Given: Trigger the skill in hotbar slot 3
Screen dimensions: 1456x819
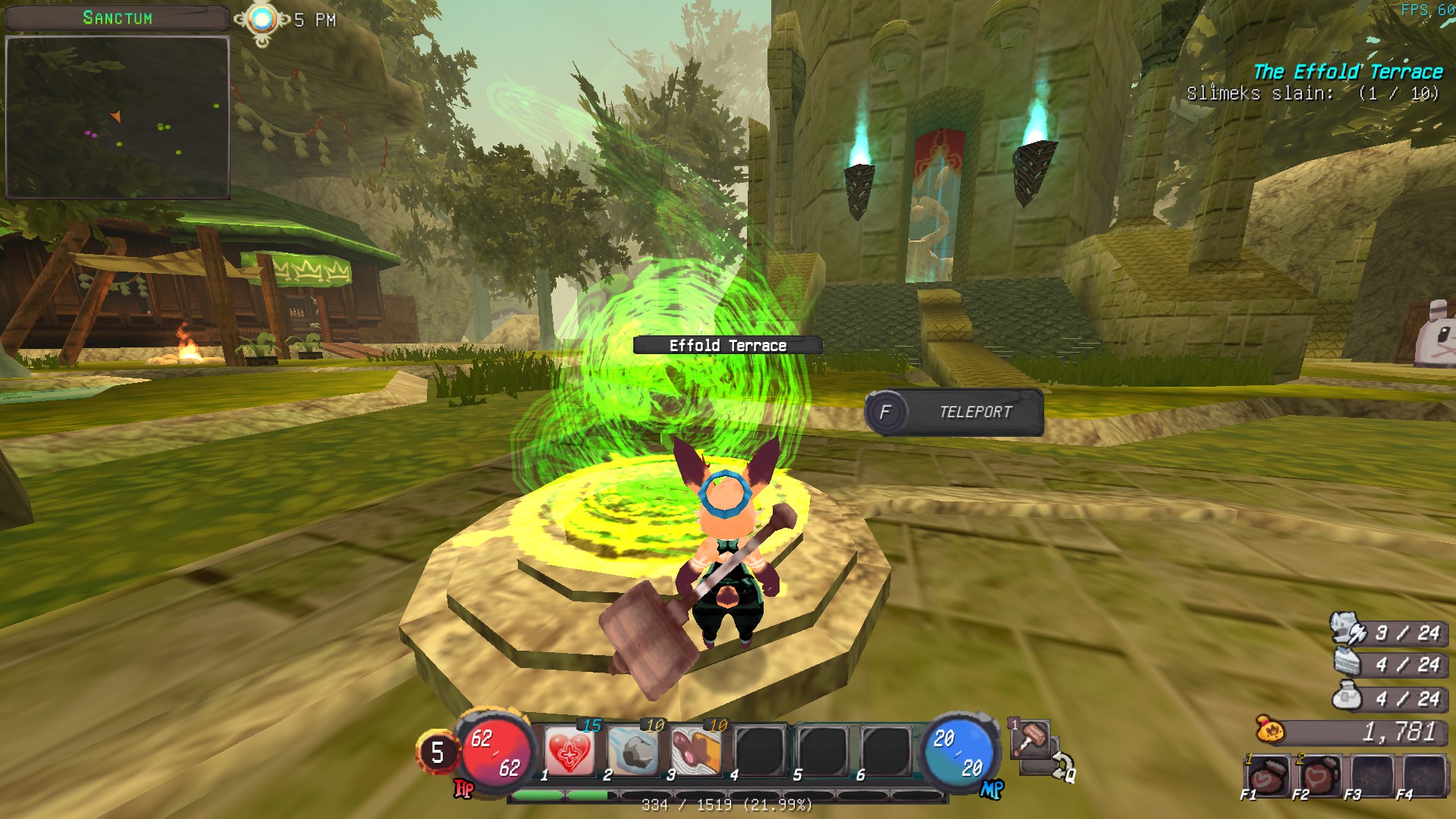Looking at the screenshot, I should (695, 752).
